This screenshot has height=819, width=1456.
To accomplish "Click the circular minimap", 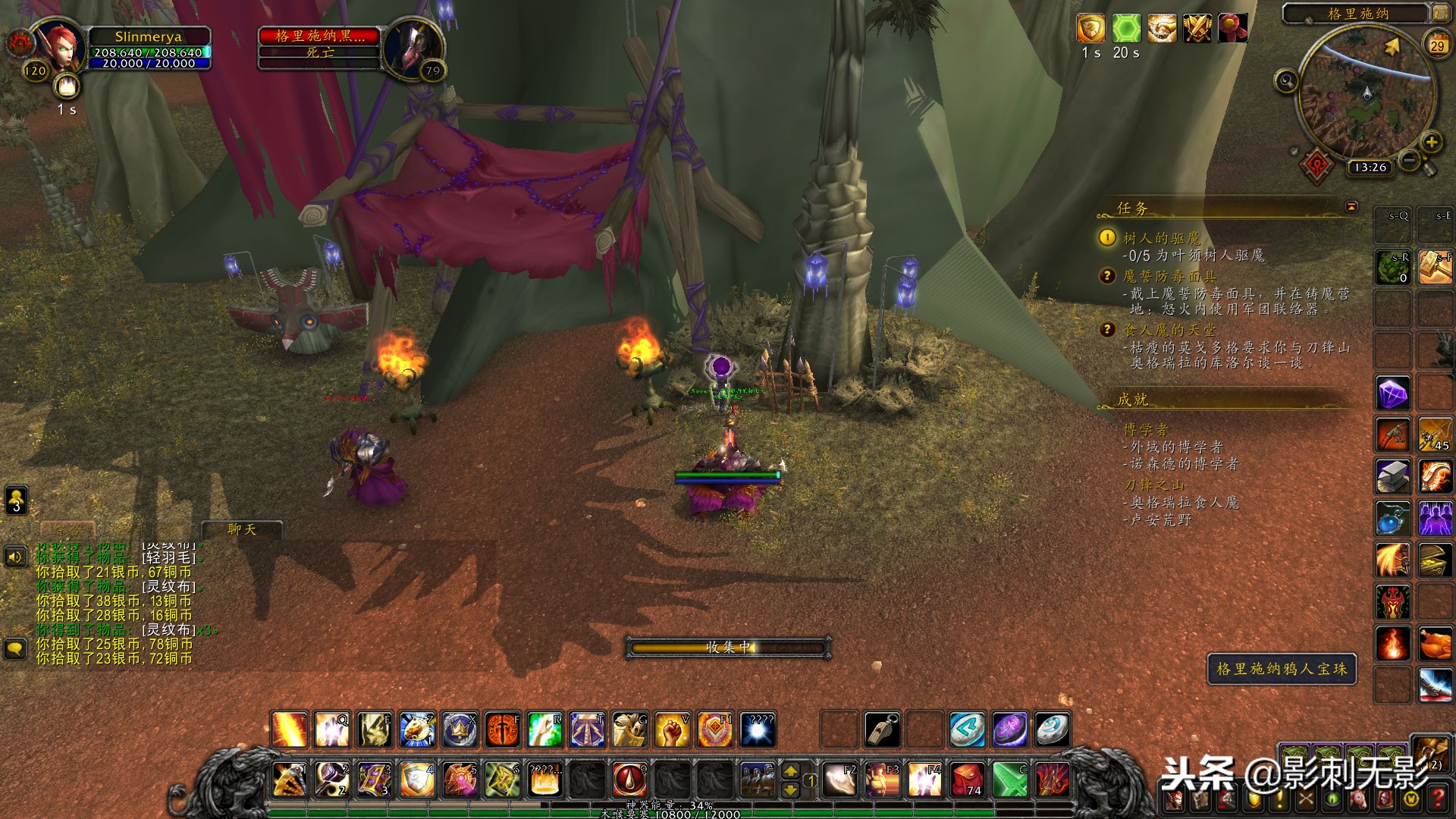I will (x=1366, y=95).
